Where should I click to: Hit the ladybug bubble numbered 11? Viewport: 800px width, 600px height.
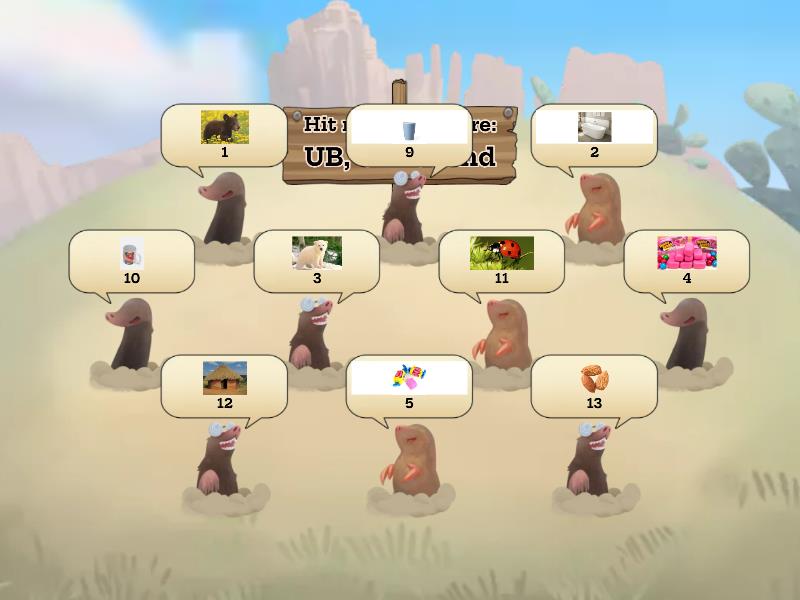502,259
